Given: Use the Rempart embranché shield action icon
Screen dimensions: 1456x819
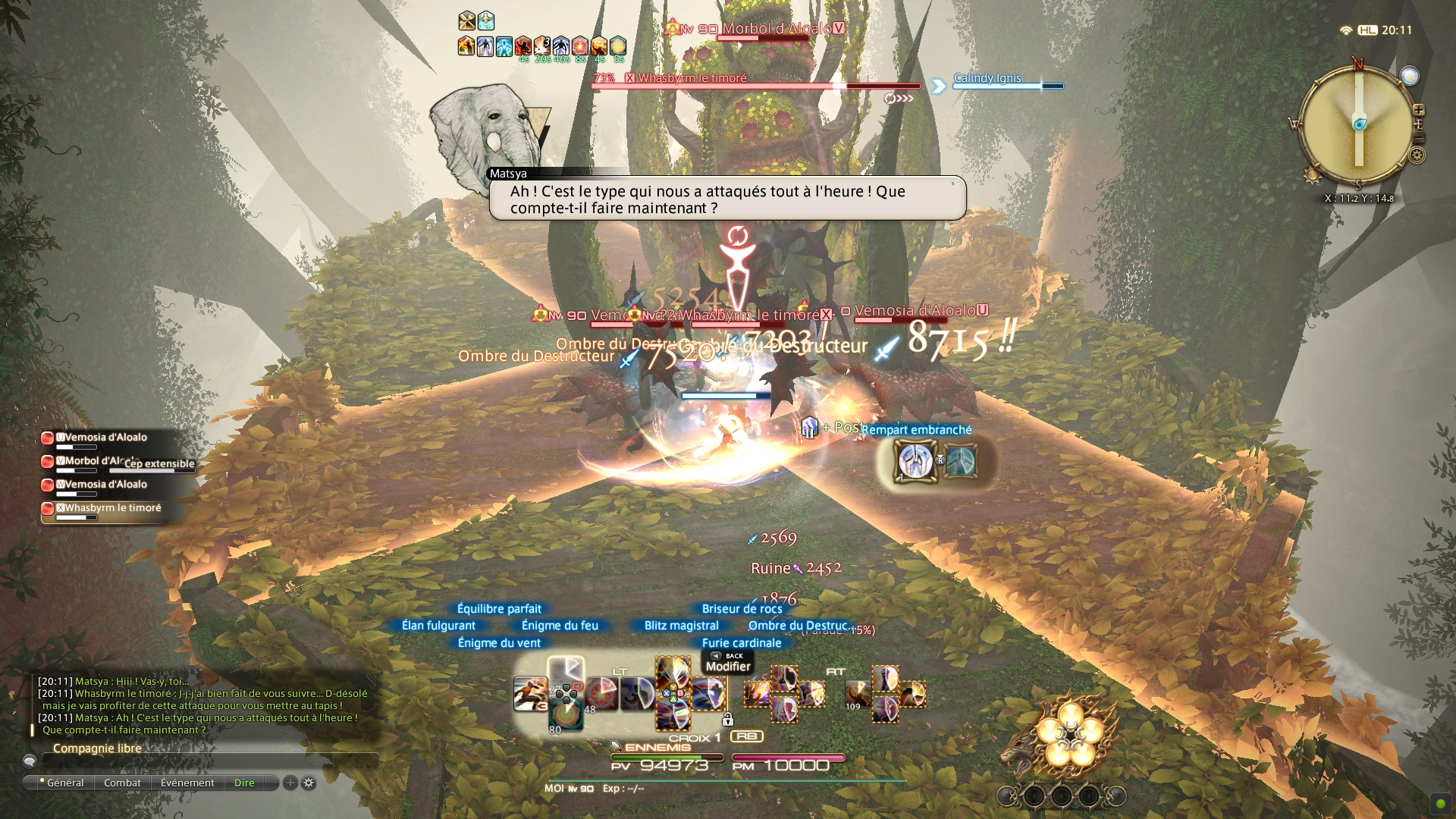Looking at the screenshot, I should coord(915,461).
